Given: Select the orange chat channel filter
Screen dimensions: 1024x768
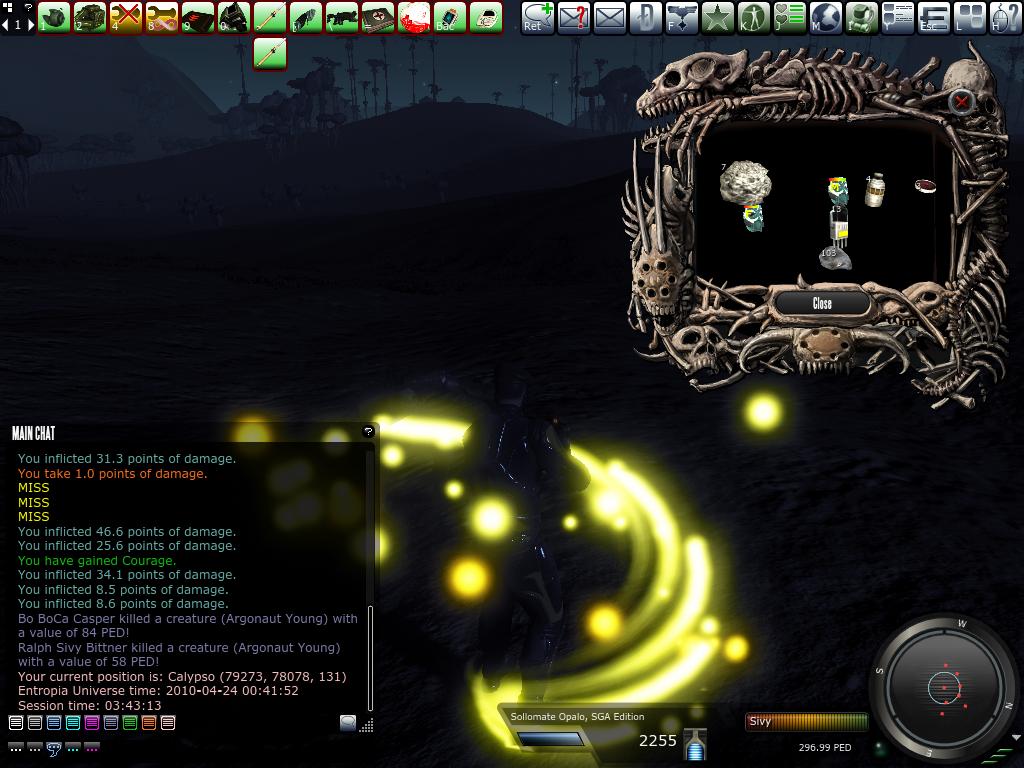Looking at the screenshot, I should (149, 723).
